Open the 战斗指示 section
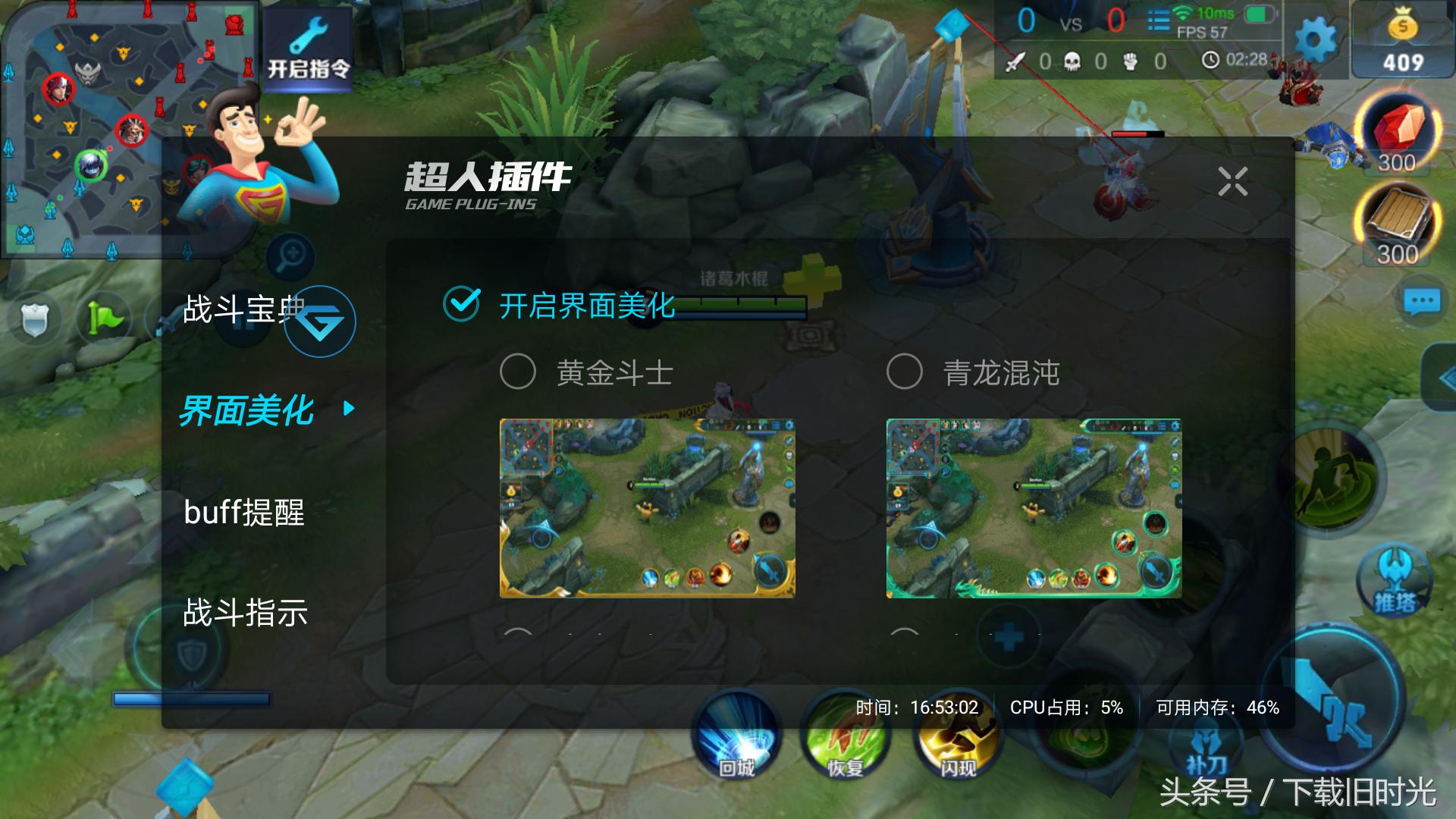The height and width of the screenshot is (819, 1456). click(245, 616)
